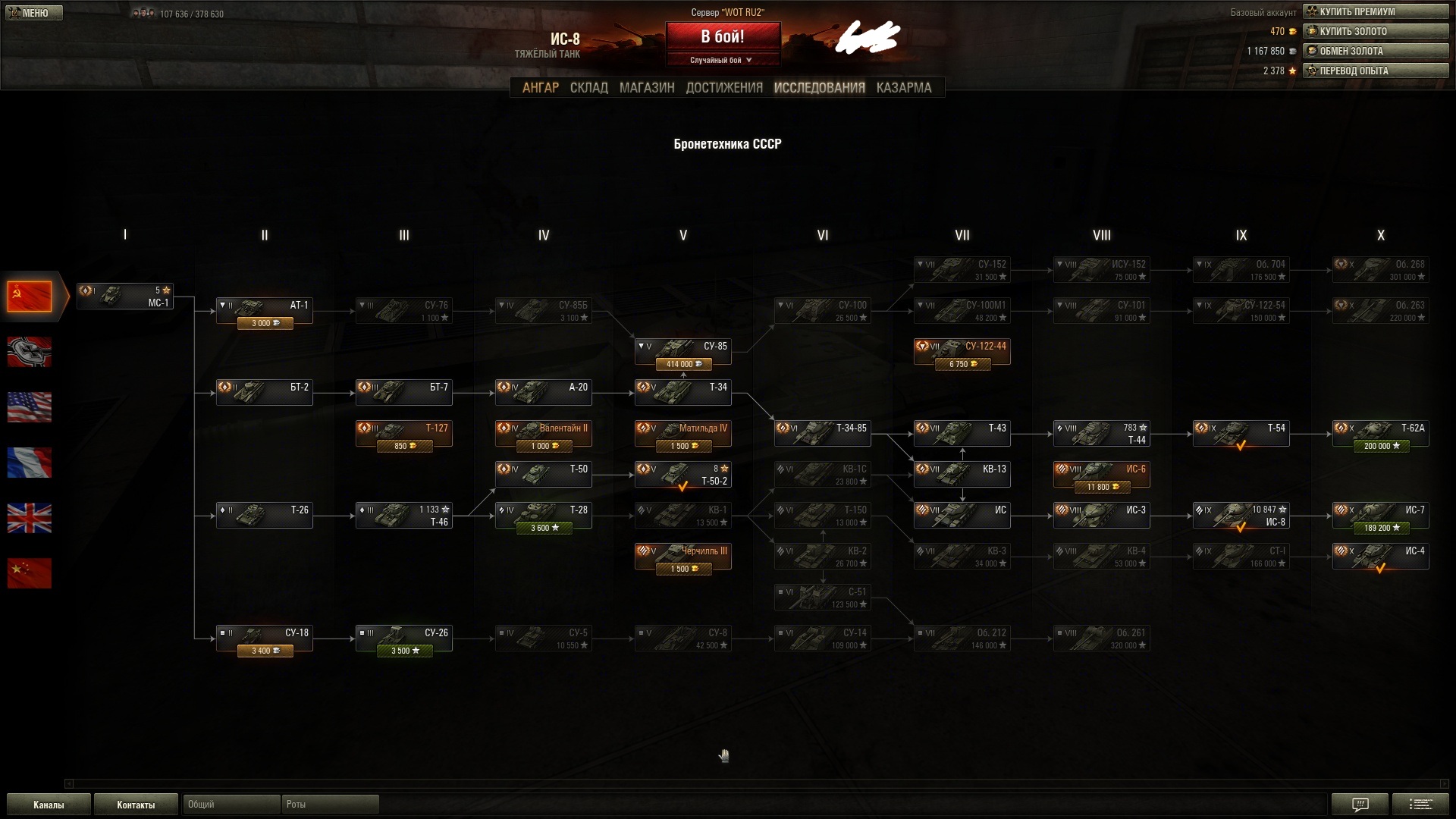Image resolution: width=1456 pixels, height=819 pixels.
Task: Open the Казарма tab
Action: click(903, 88)
